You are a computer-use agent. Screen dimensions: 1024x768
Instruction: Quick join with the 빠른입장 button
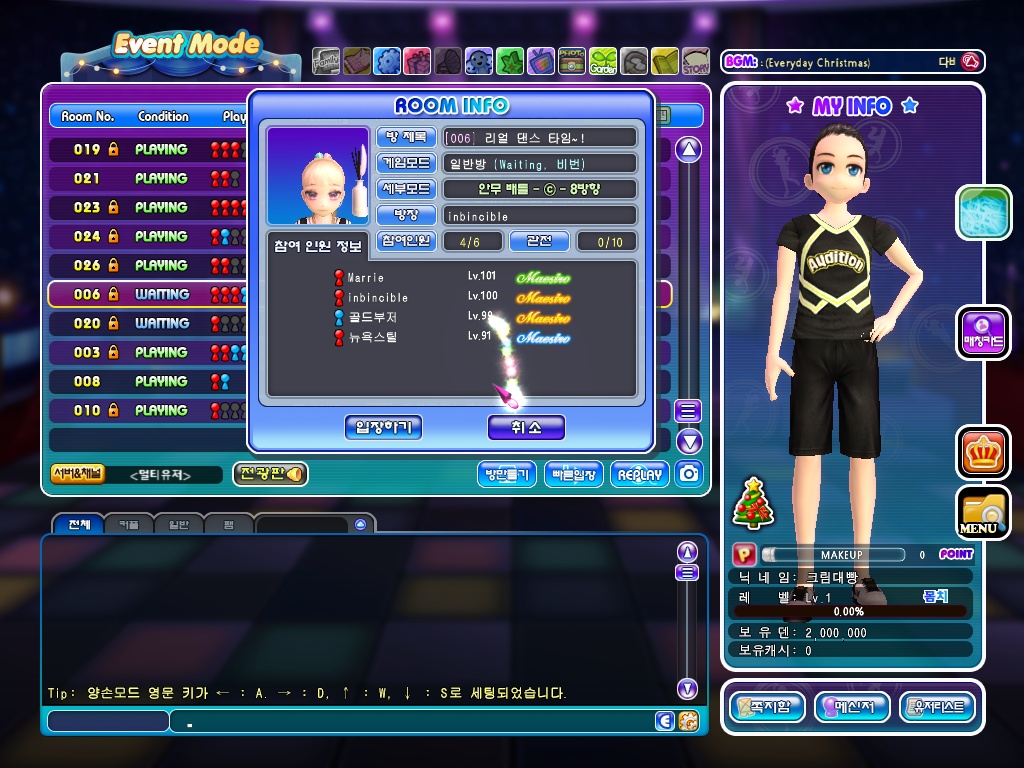tap(573, 474)
